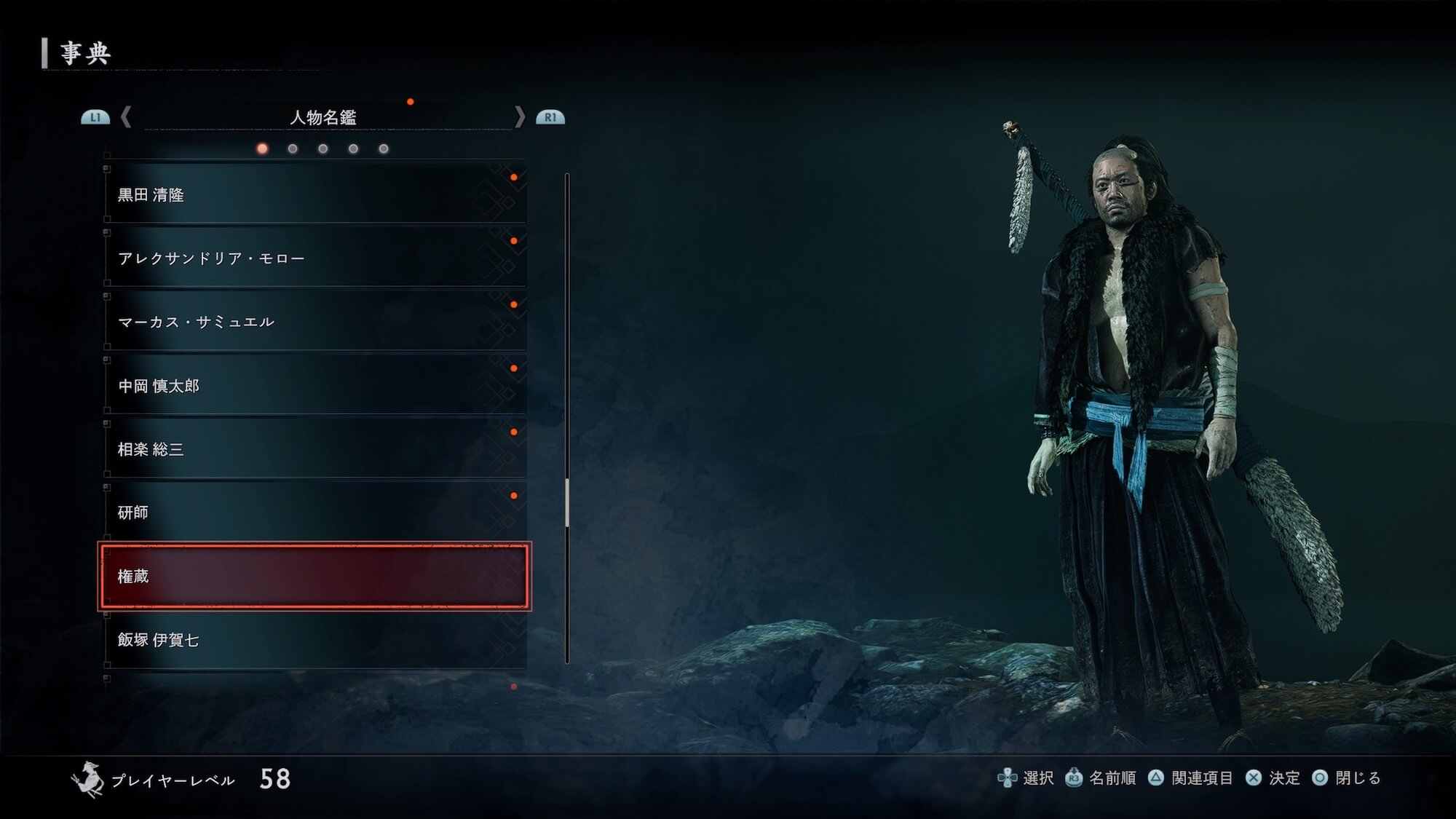Choose the マーカス・サミュエル entry
The height and width of the screenshot is (819, 1456).
314,321
